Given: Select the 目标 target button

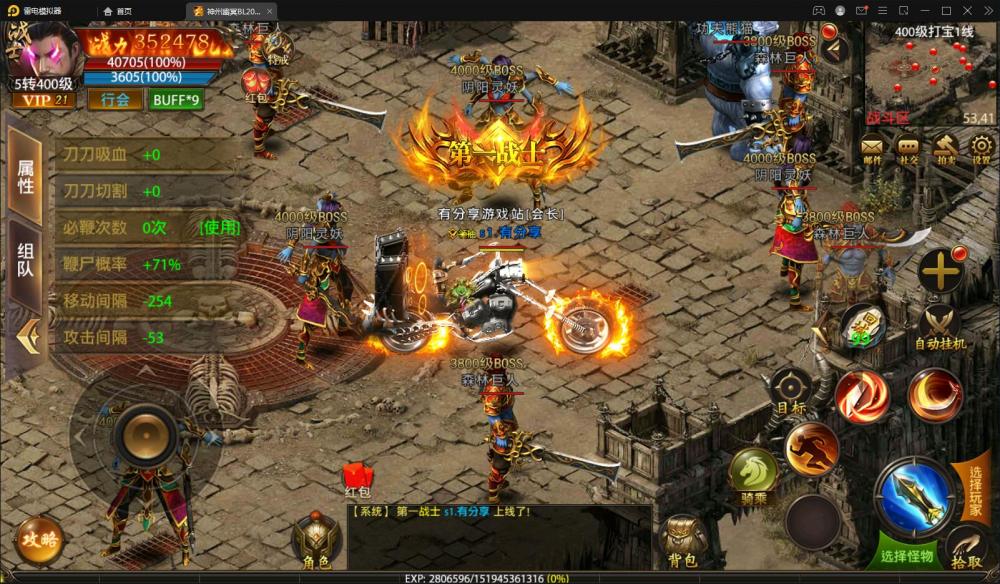Looking at the screenshot, I should coord(790,390).
